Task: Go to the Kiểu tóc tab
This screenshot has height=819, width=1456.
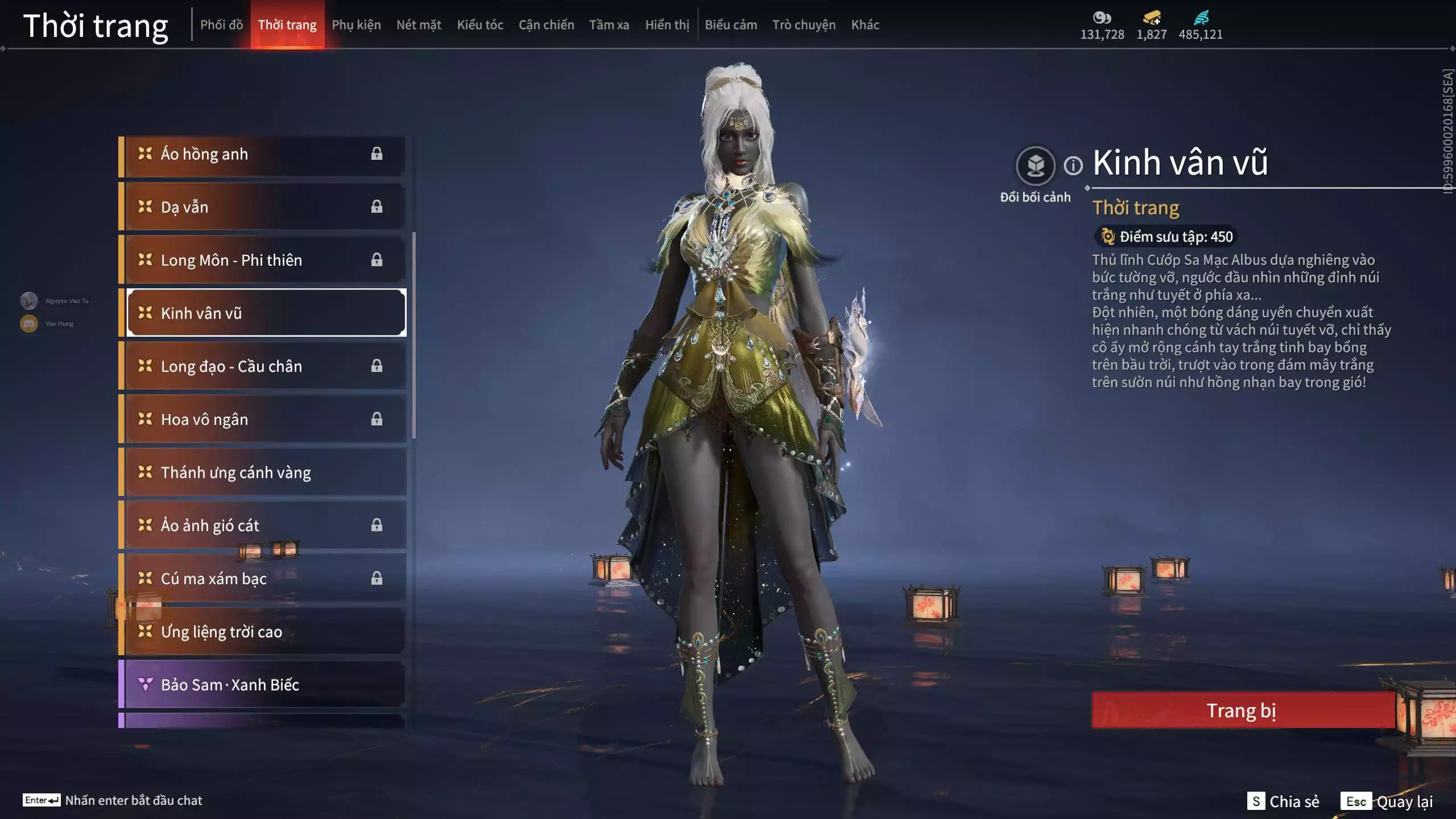Action: coord(480,25)
